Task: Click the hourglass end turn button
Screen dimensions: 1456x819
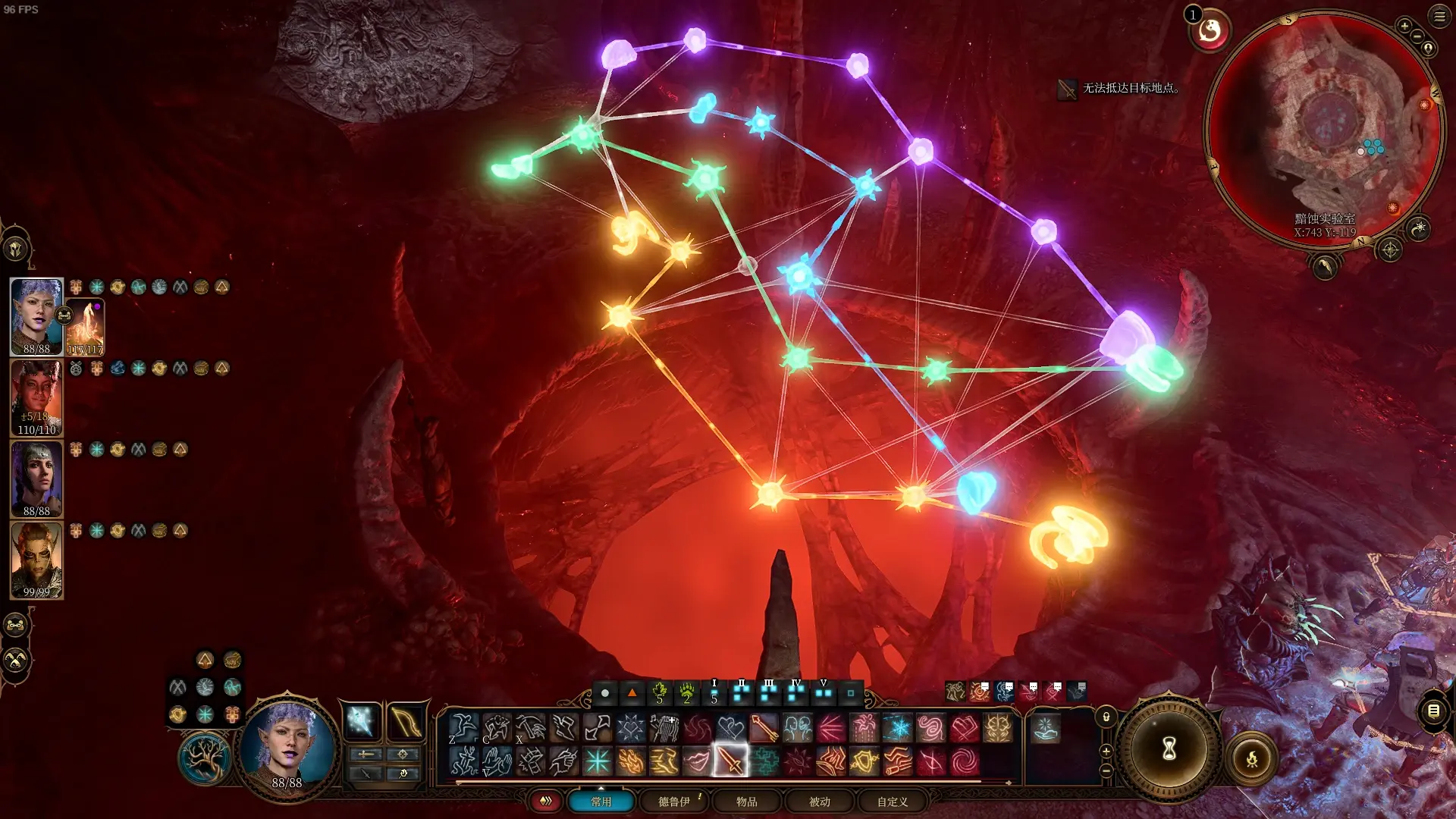Action: click(x=1169, y=749)
